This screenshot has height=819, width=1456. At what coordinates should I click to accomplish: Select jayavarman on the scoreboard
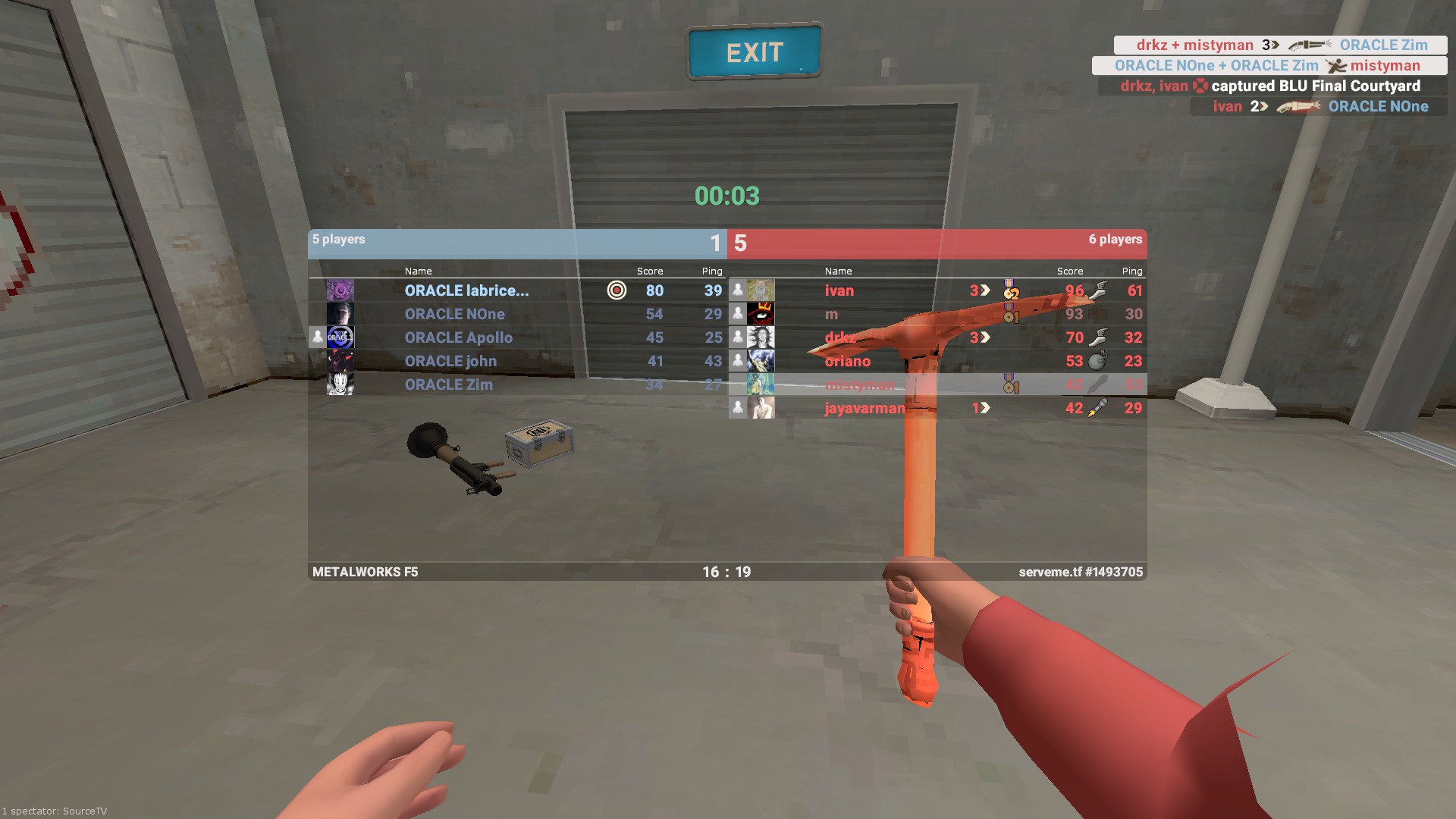coord(864,408)
